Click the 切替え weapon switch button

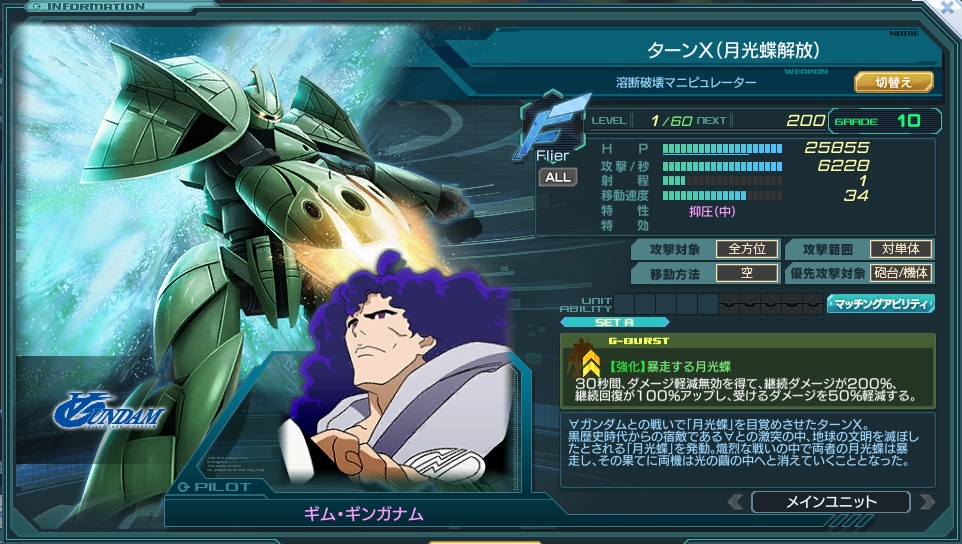tap(893, 82)
